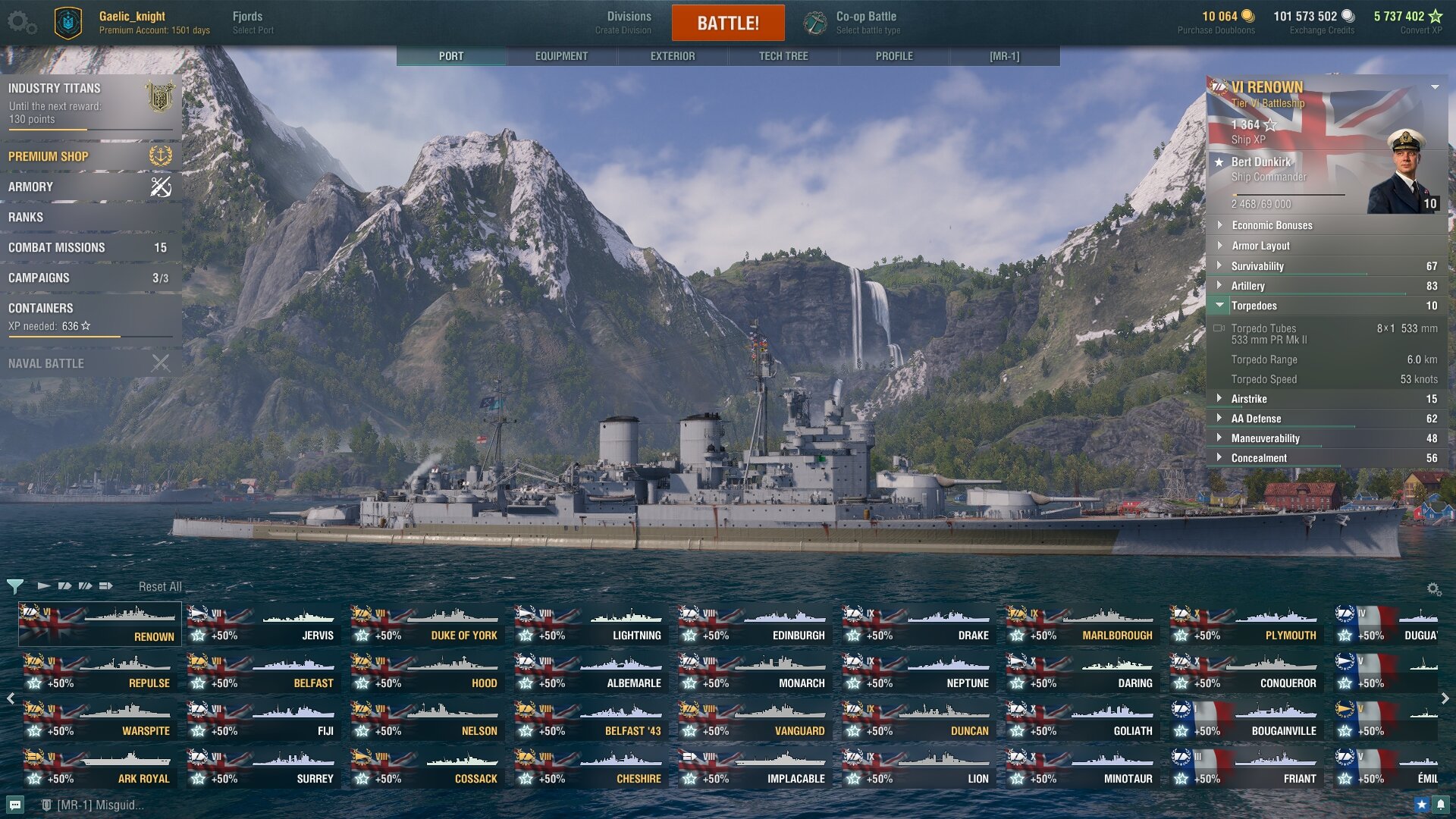View the Profile tab
Viewport: 1456px width, 819px height.
[x=894, y=56]
